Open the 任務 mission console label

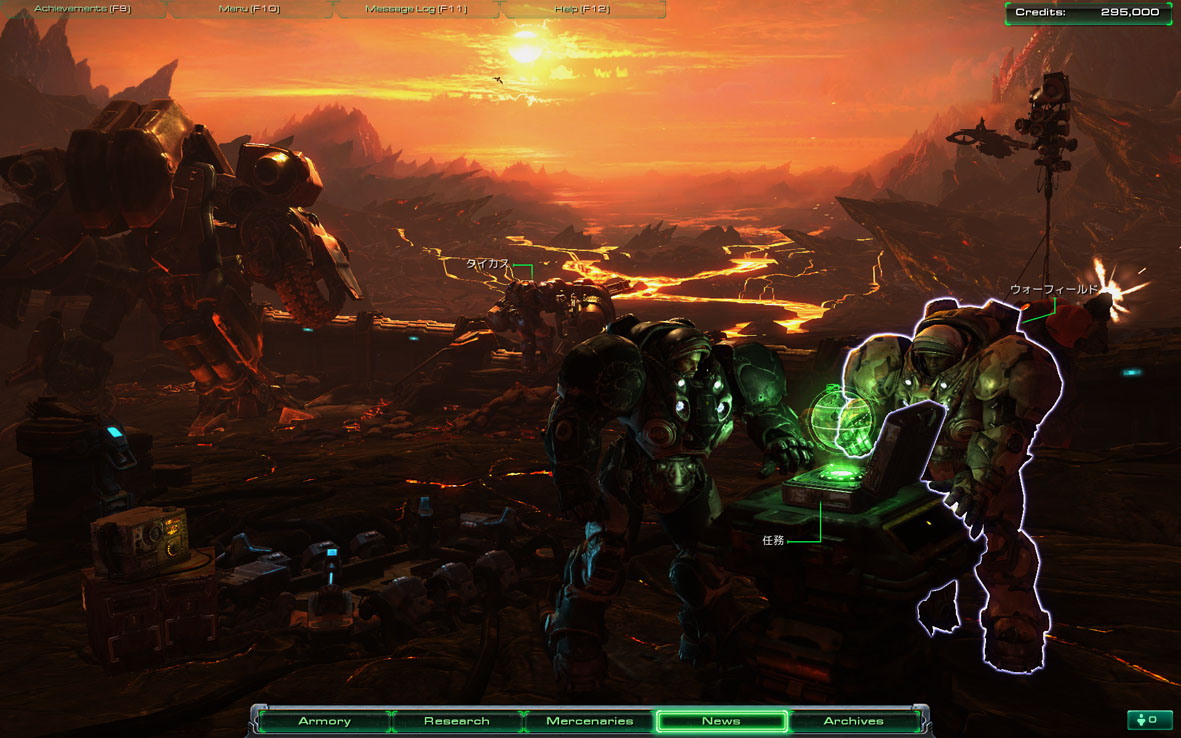pyautogui.click(x=773, y=540)
